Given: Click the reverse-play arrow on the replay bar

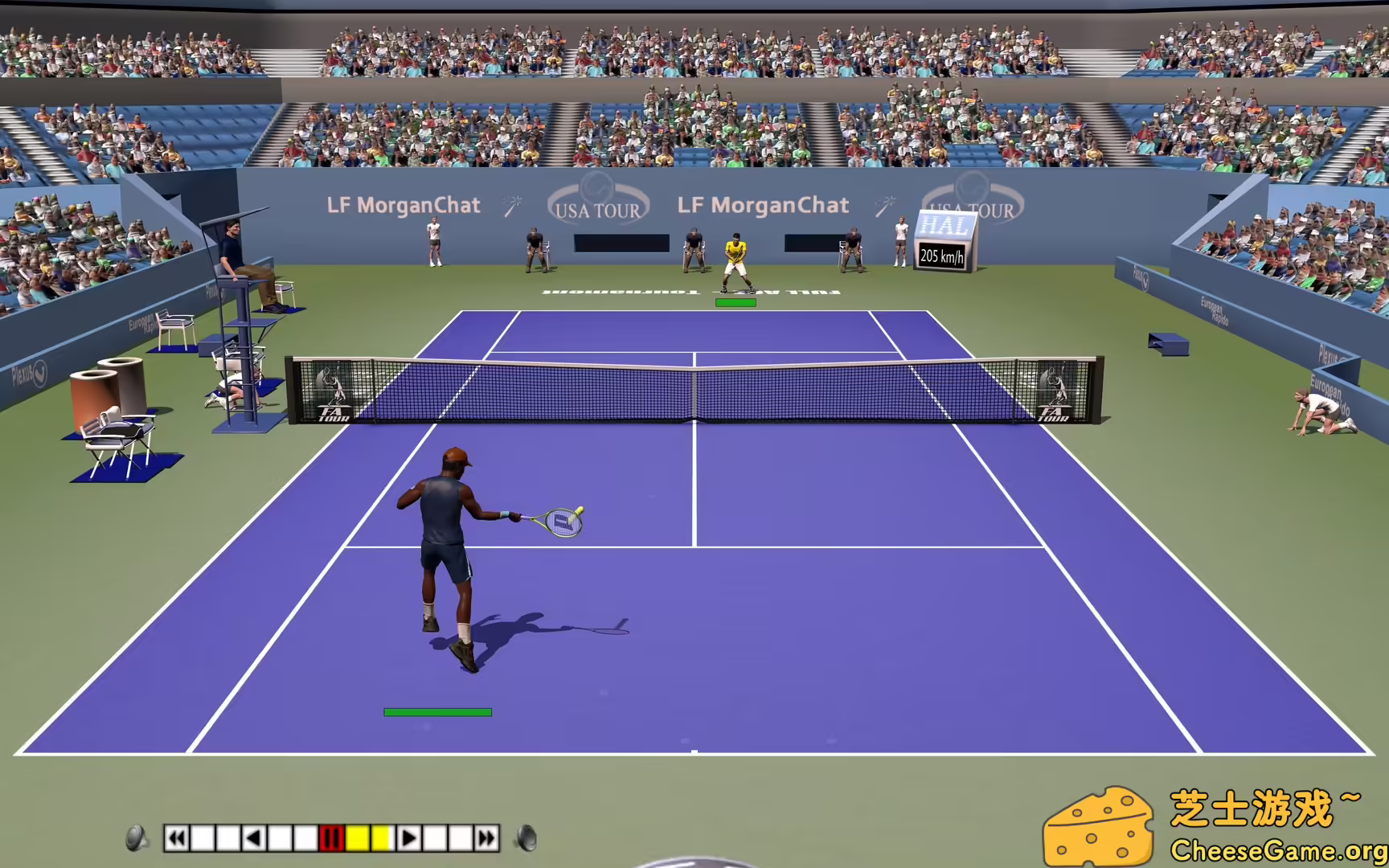Looking at the screenshot, I should pyautogui.click(x=253, y=840).
